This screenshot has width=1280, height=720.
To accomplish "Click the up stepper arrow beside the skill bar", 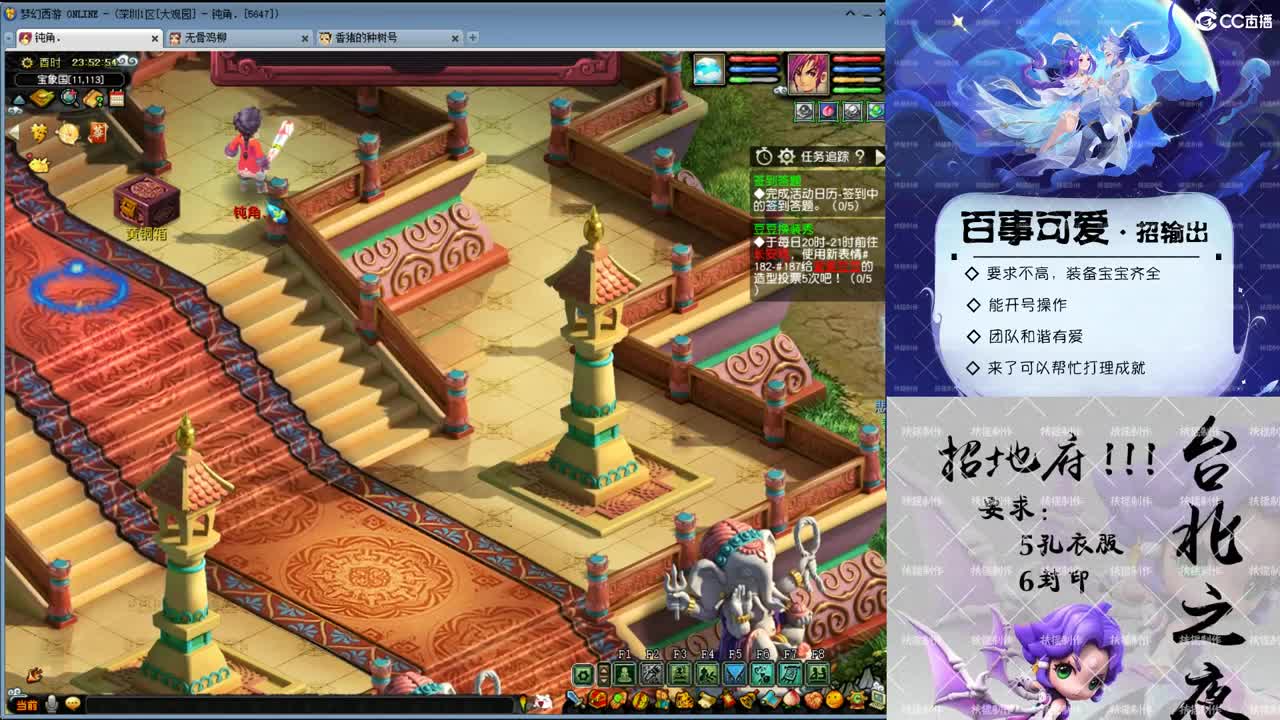I will pos(604,670).
